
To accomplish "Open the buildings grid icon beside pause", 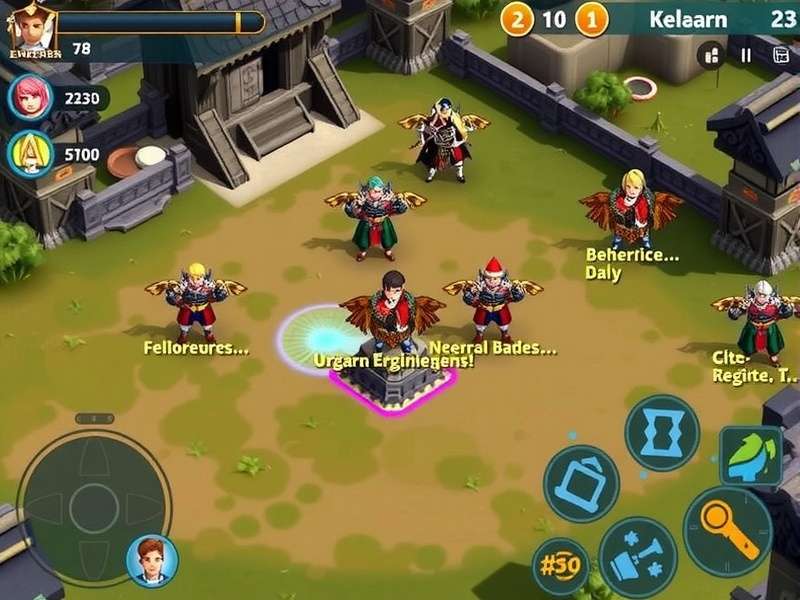I will pos(713,55).
